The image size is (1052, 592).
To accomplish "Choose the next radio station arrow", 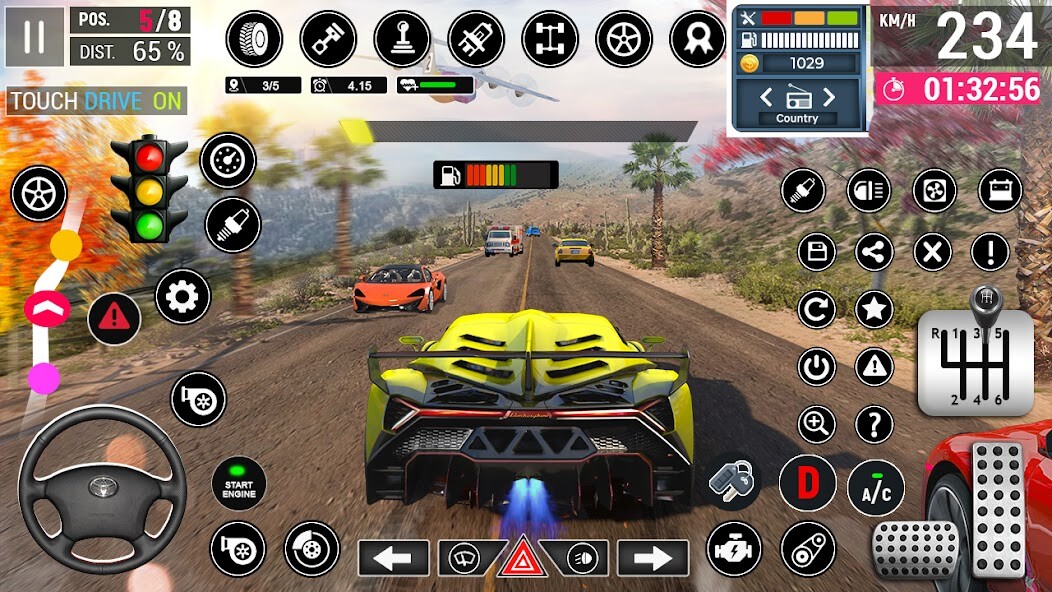I will [x=828, y=97].
